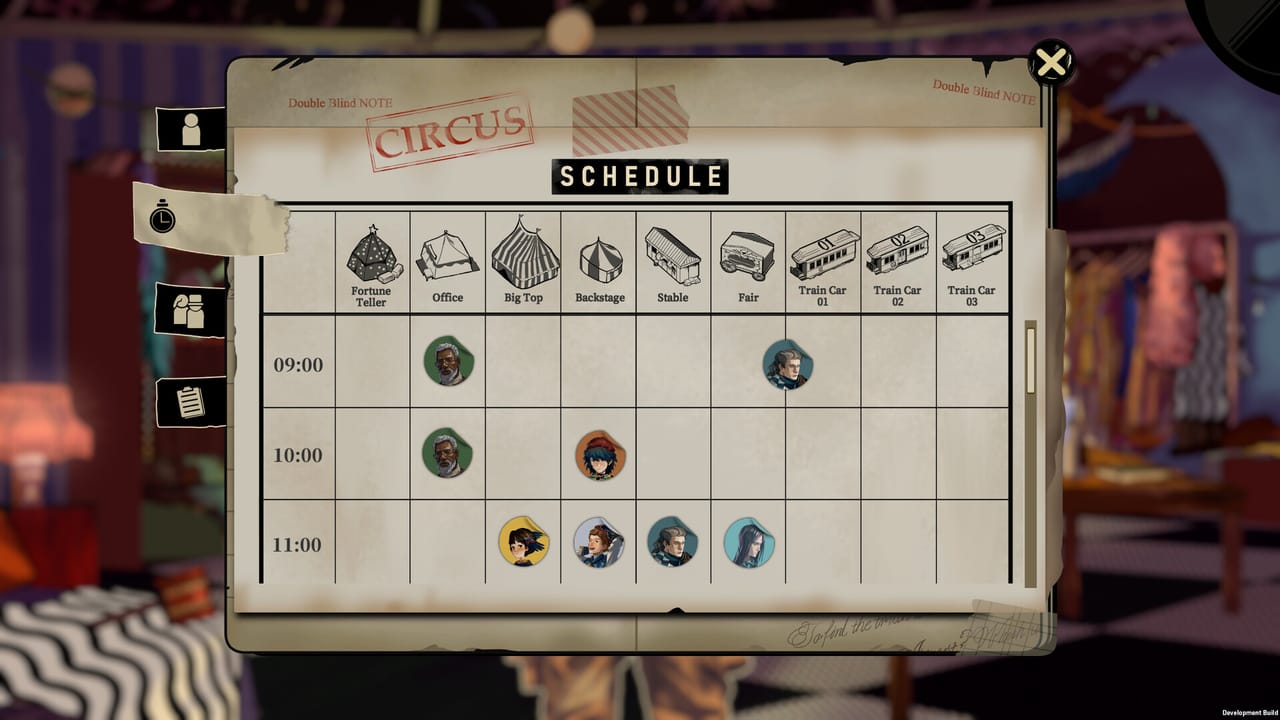
Task: Click the bearded man's sticker at 09:00 Office
Action: pyautogui.click(x=447, y=364)
